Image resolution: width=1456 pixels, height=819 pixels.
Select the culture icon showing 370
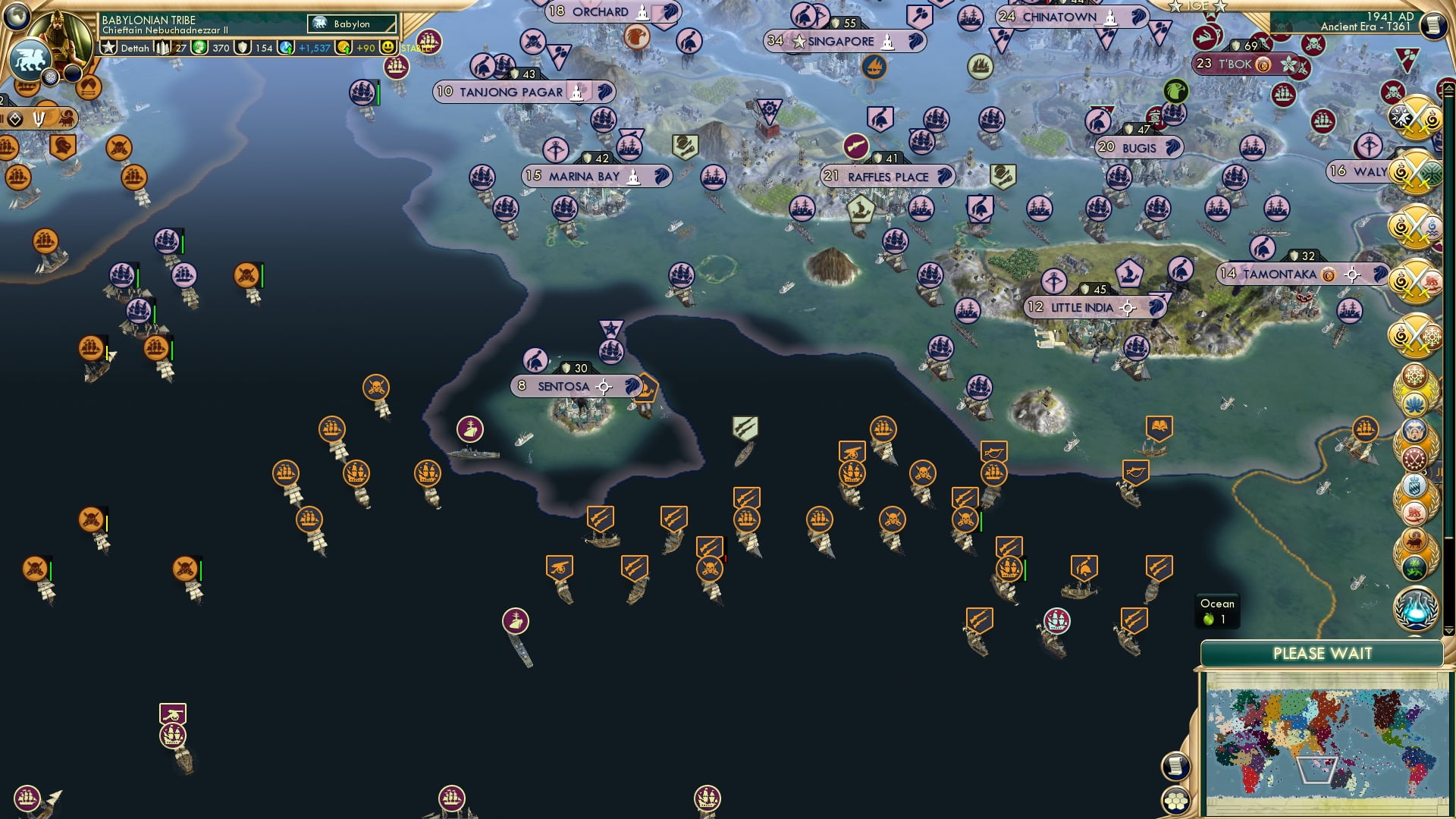click(x=199, y=48)
